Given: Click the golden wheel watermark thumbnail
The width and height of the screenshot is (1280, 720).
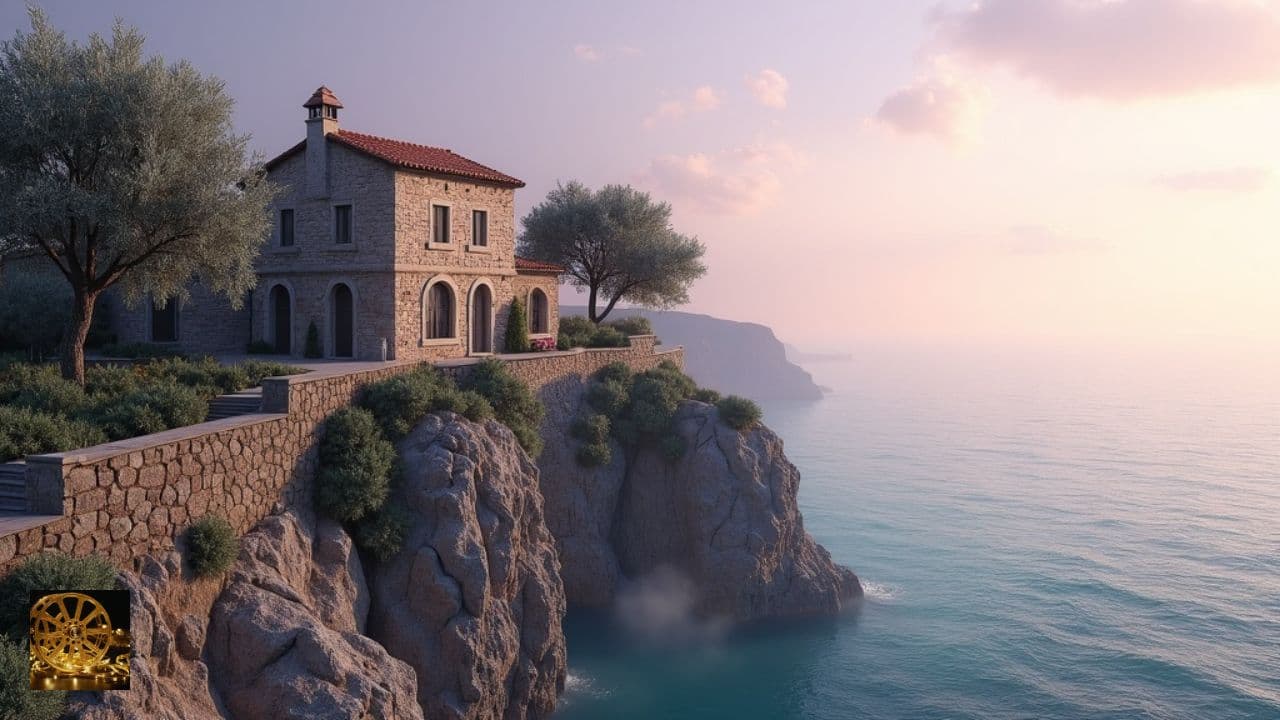Looking at the screenshot, I should 79,640.
